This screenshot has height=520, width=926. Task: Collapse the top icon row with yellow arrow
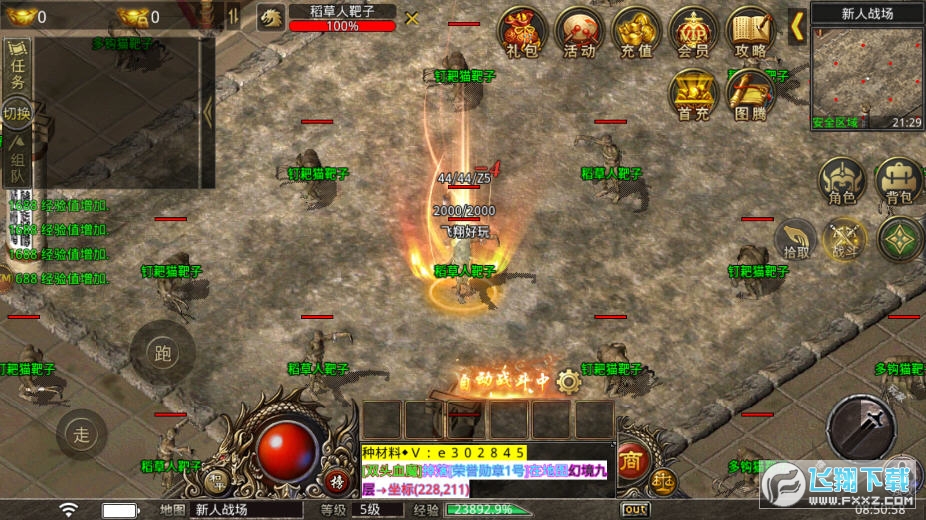797,26
